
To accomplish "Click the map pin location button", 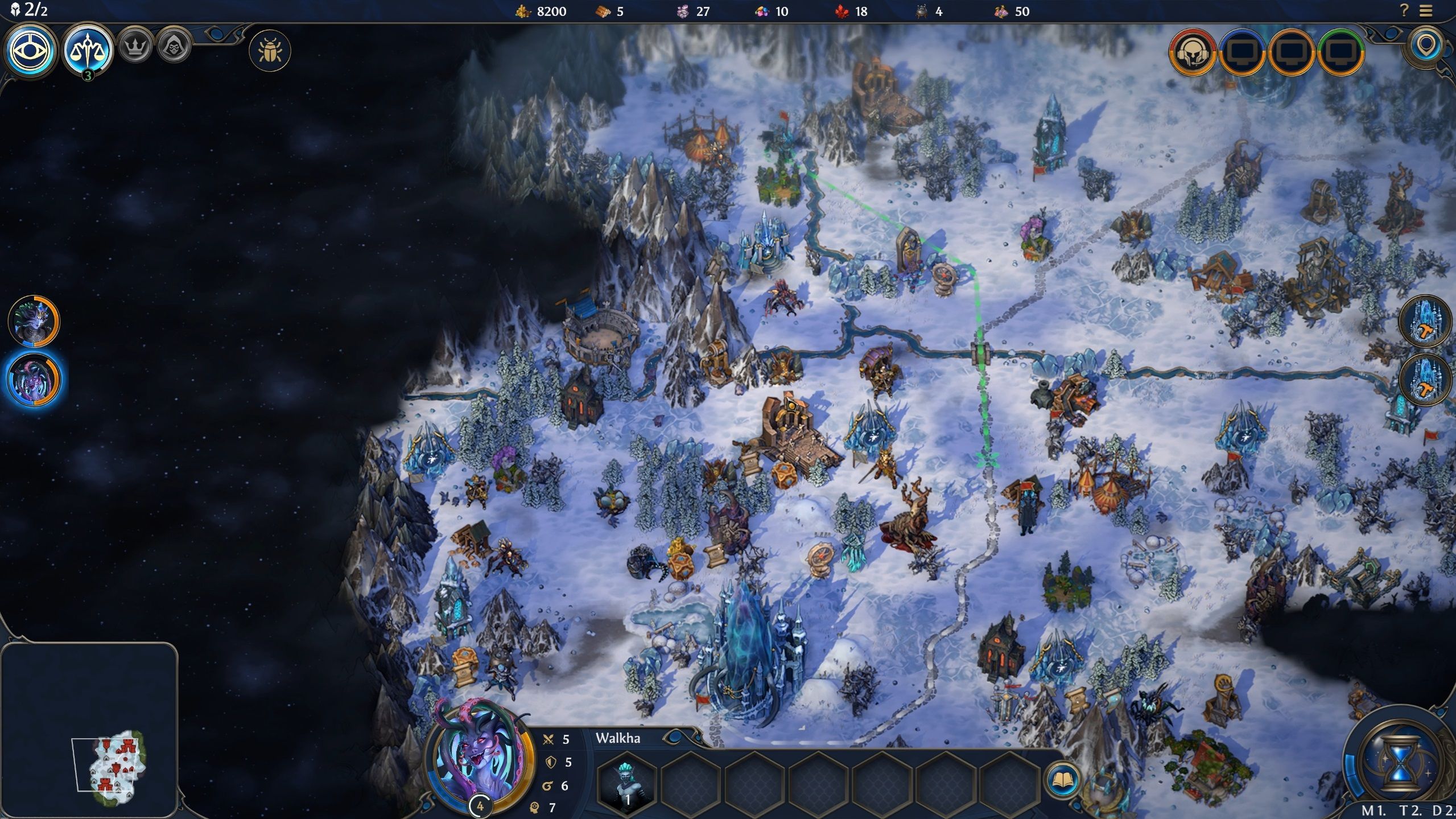I will click(x=1426, y=47).
